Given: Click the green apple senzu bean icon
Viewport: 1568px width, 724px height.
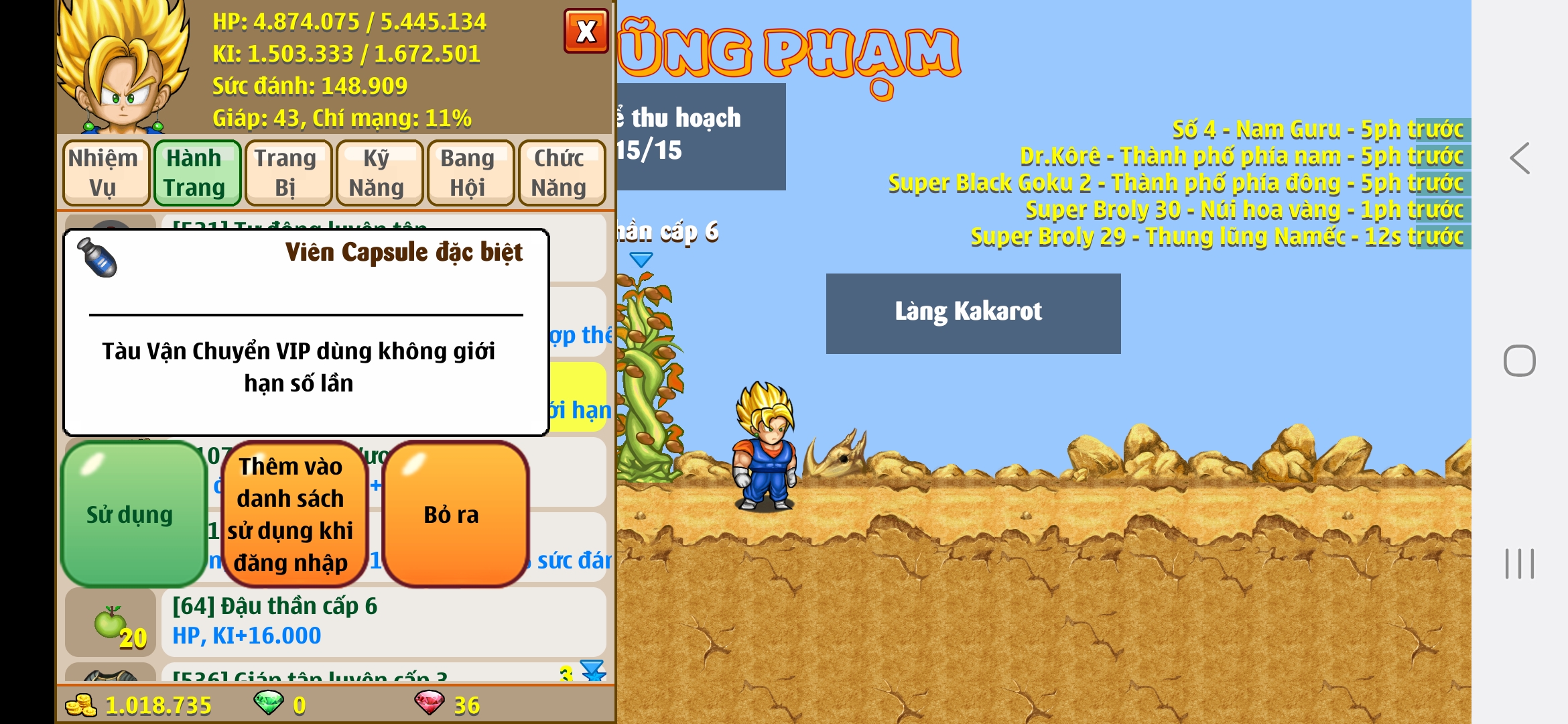Looking at the screenshot, I should coord(111,622).
